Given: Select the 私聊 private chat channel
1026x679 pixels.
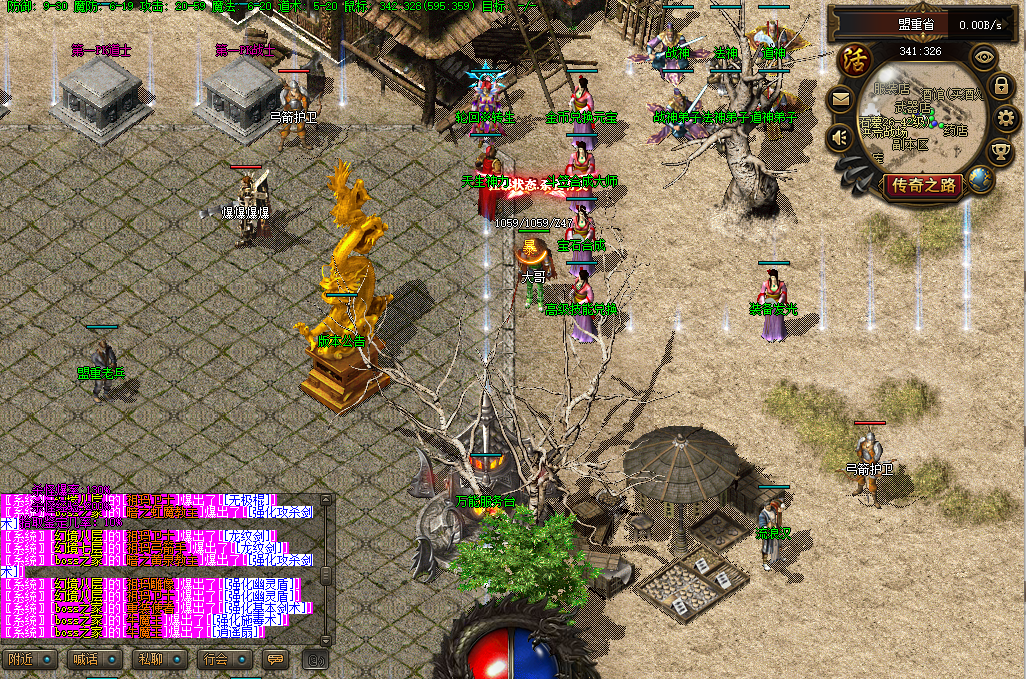Looking at the screenshot, I should pyautogui.click(x=150, y=659).
